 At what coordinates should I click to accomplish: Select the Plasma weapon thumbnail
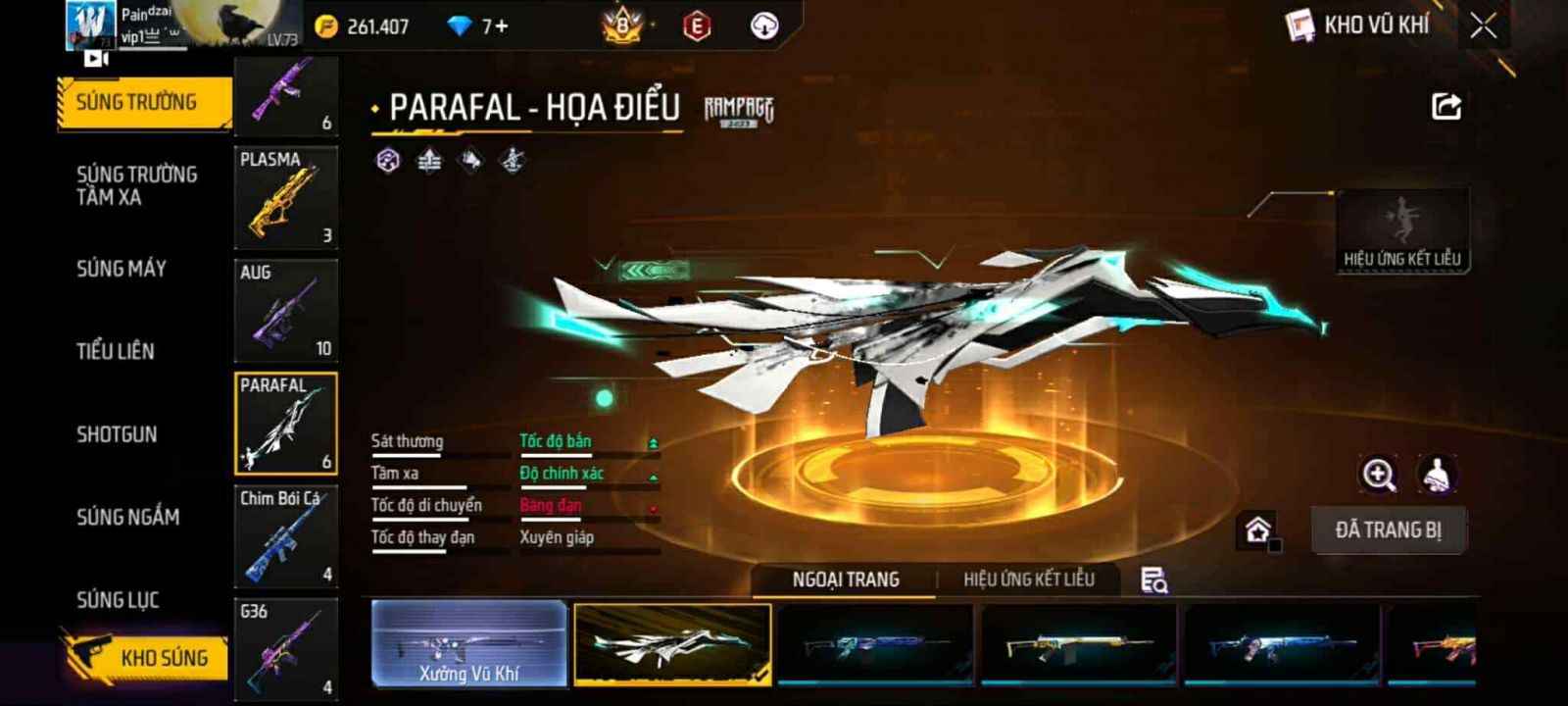click(x=285, y=196)
